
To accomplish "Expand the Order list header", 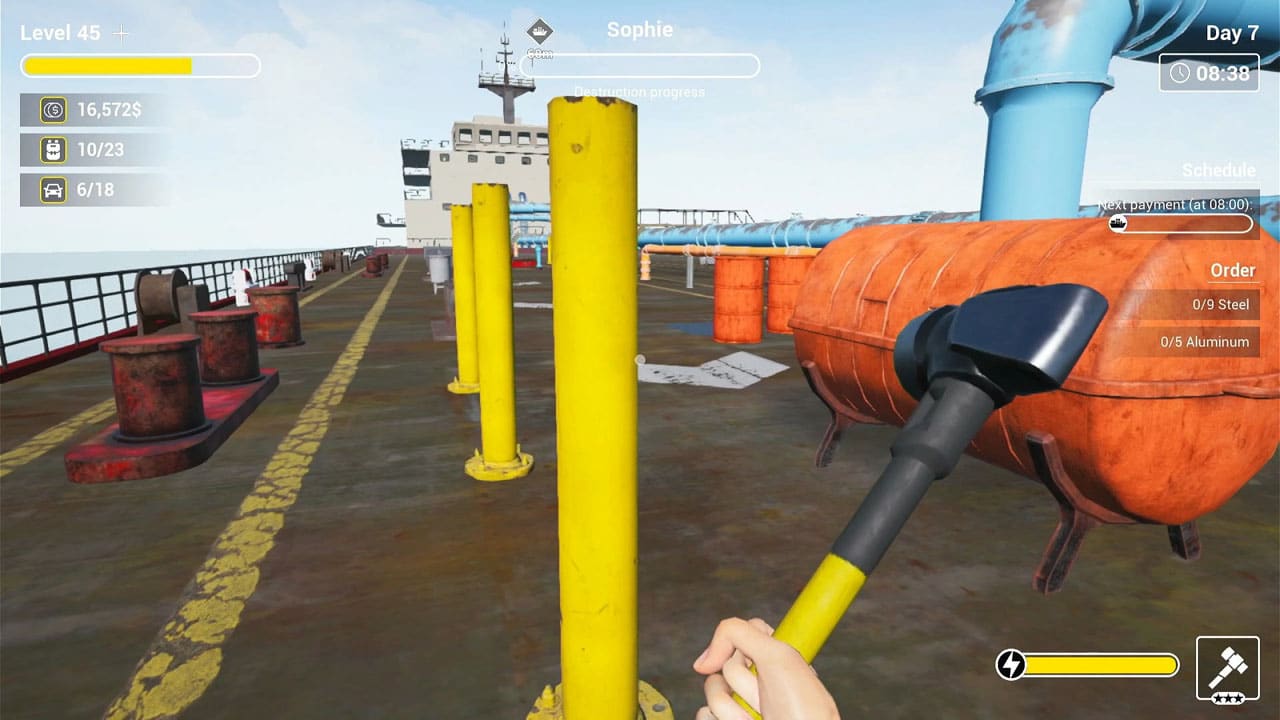I will [1234, 271].
